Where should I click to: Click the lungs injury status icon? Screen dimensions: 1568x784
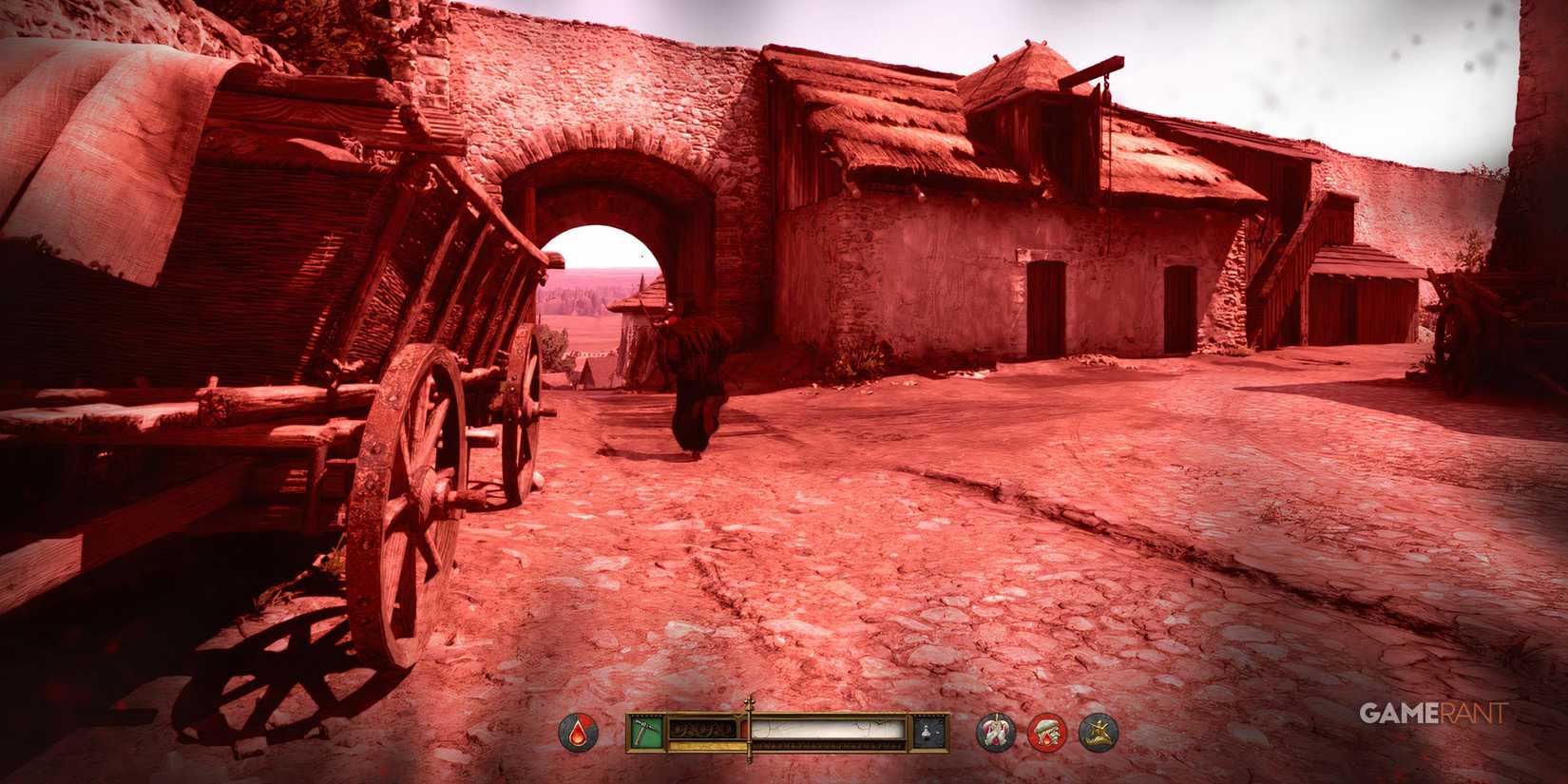coord(994,730)
